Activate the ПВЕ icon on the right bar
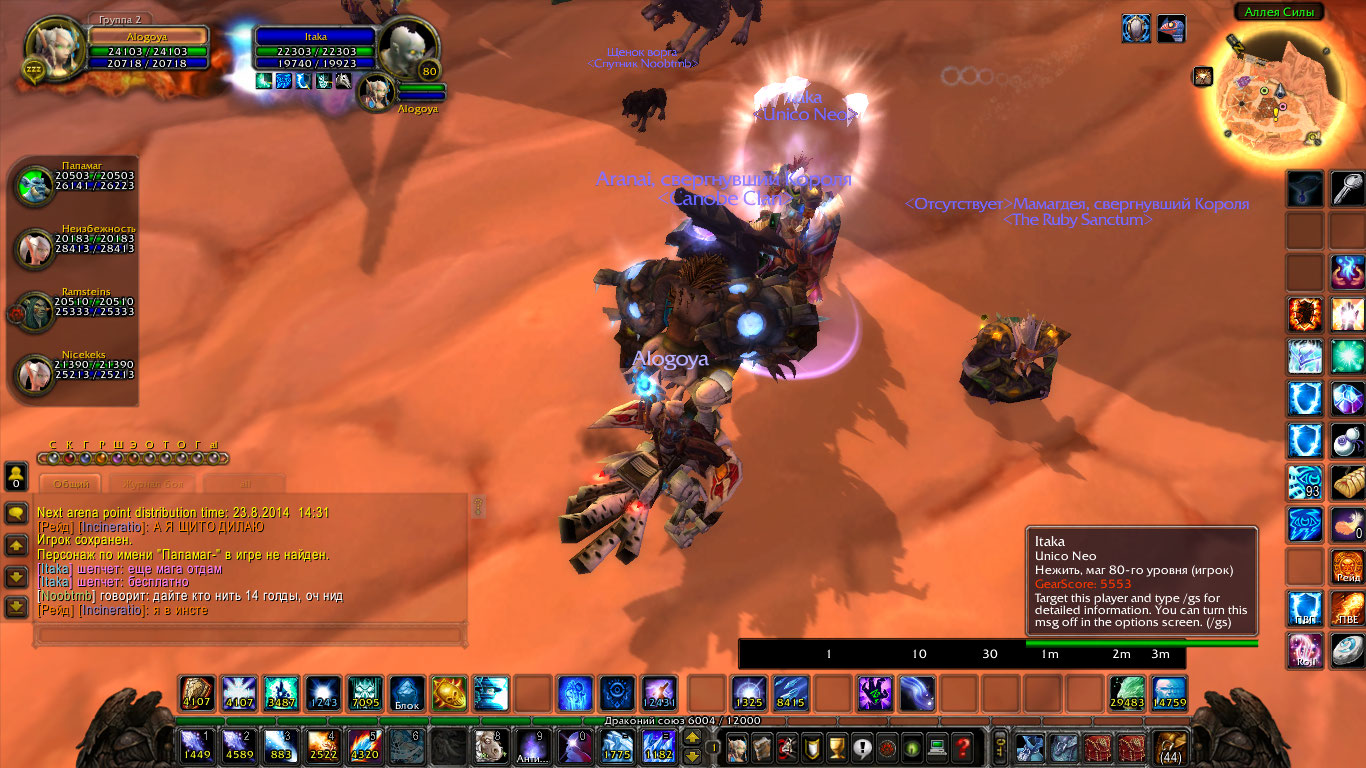1366x768 pixels. (1347, 608)
